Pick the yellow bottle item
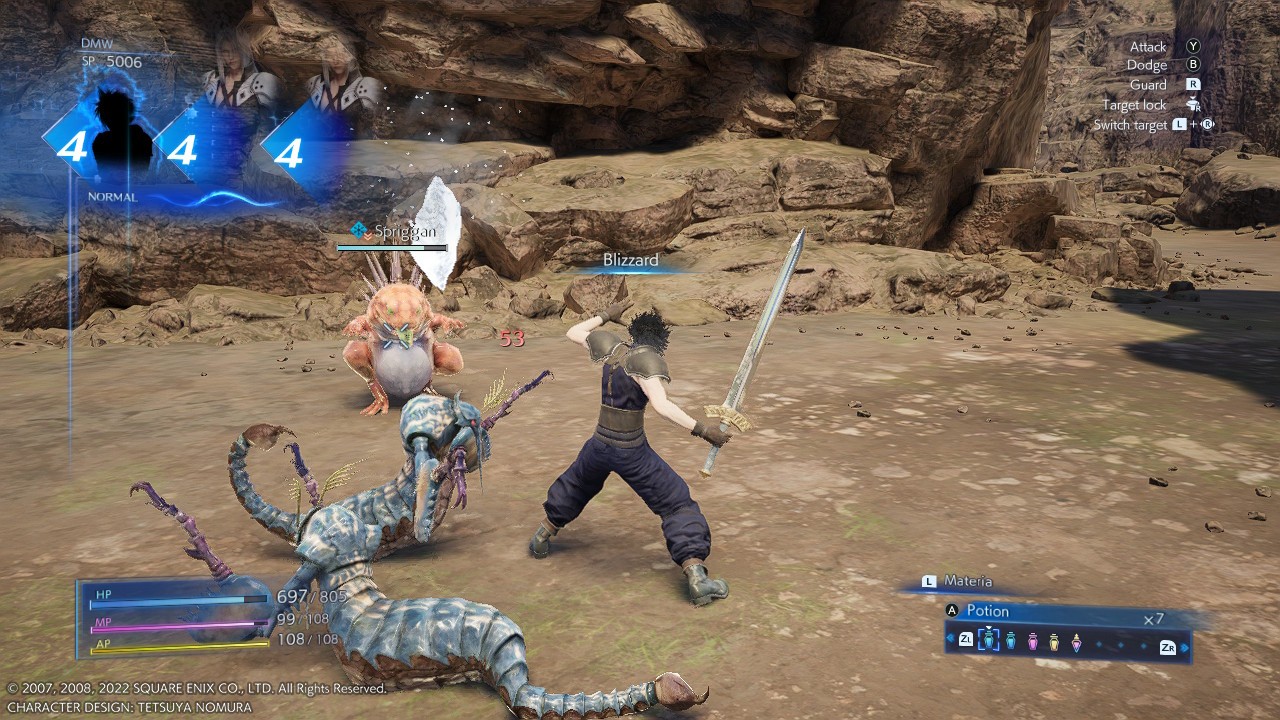 click(x=1054, y=641)
